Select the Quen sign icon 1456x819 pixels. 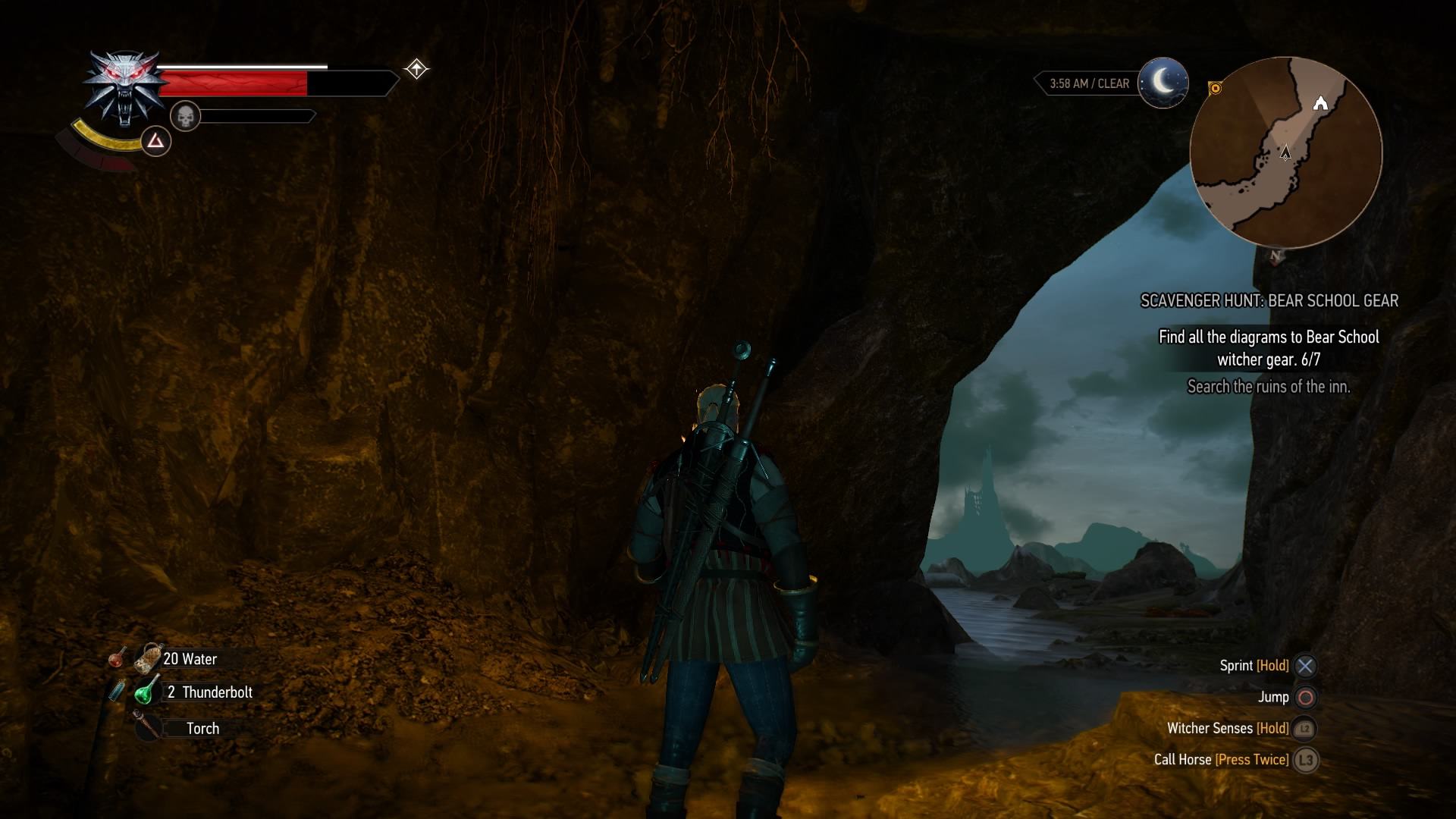tap(155, 141)
